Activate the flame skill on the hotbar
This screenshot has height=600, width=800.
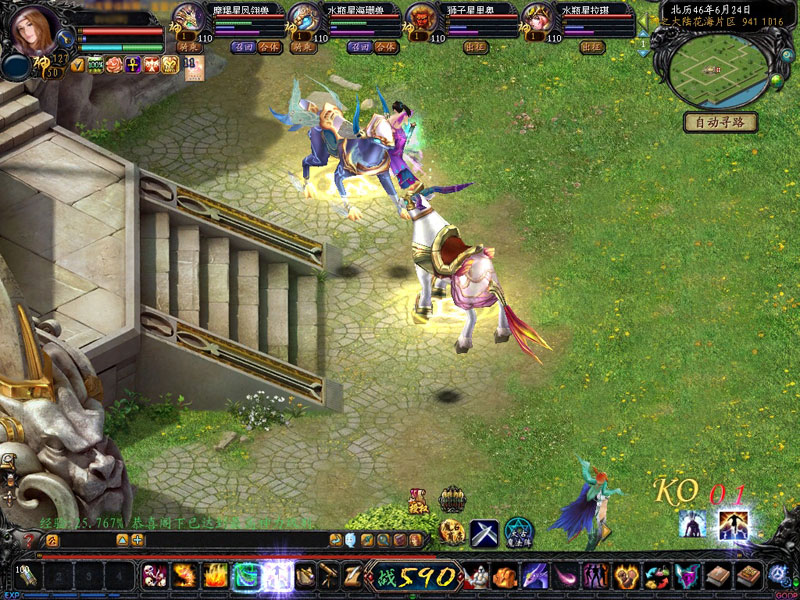215,576
